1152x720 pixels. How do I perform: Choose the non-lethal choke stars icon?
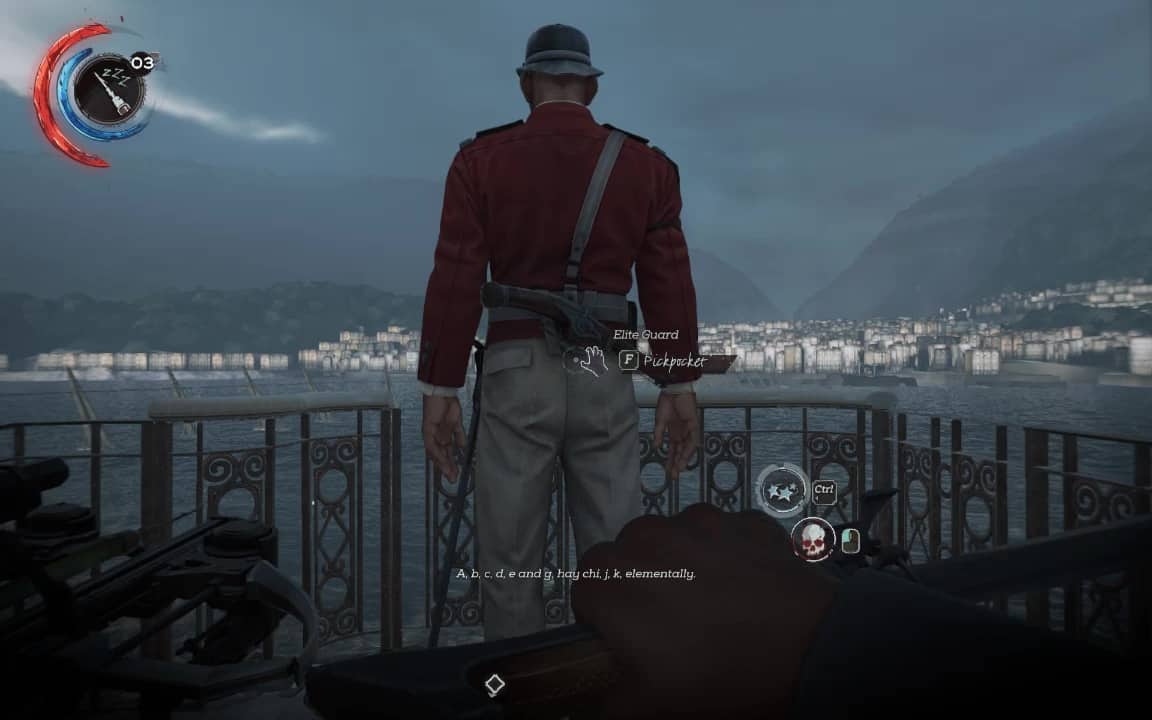(x=782, y=490)
